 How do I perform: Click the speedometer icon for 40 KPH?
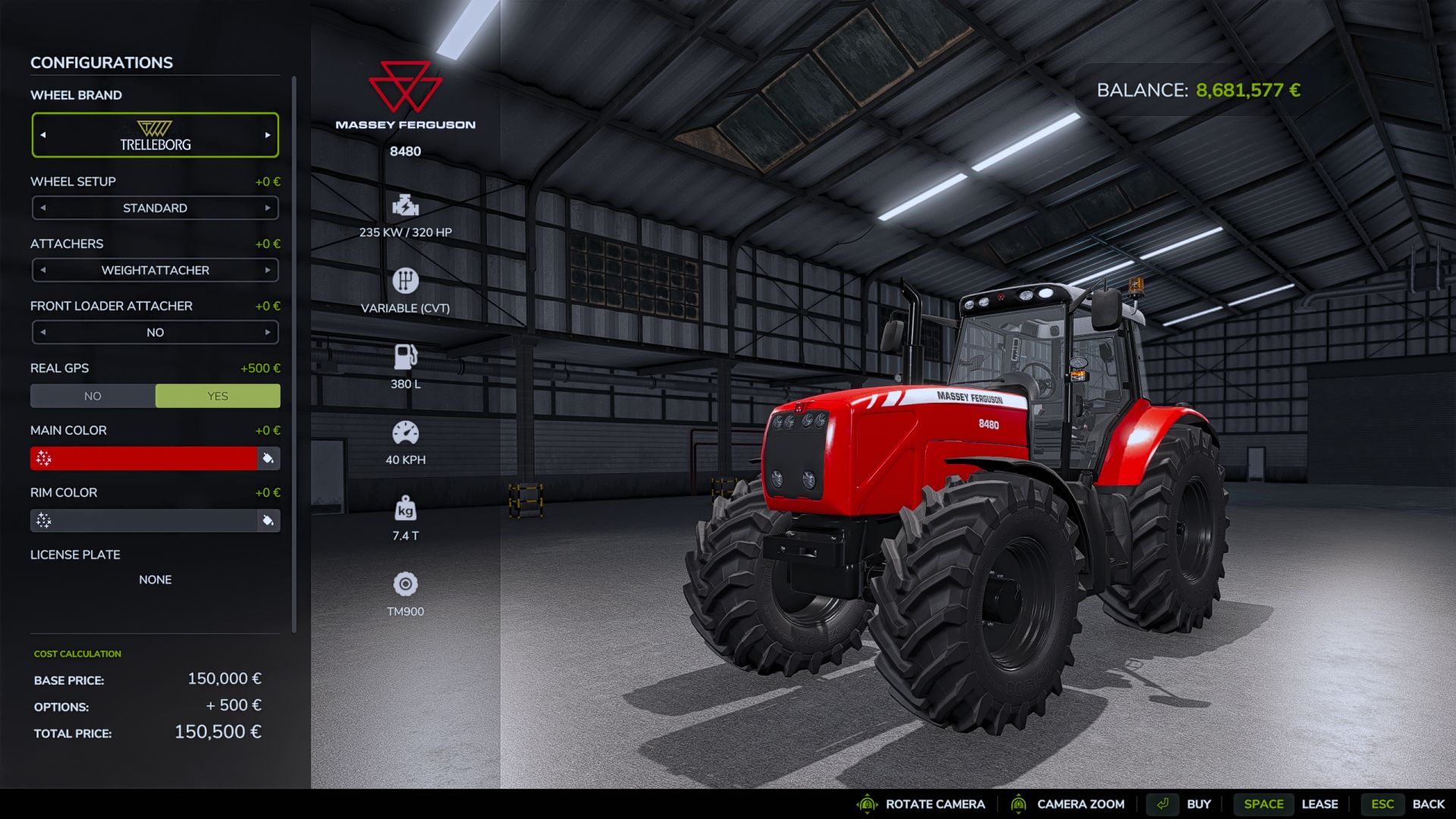click(x=406, y=431)
